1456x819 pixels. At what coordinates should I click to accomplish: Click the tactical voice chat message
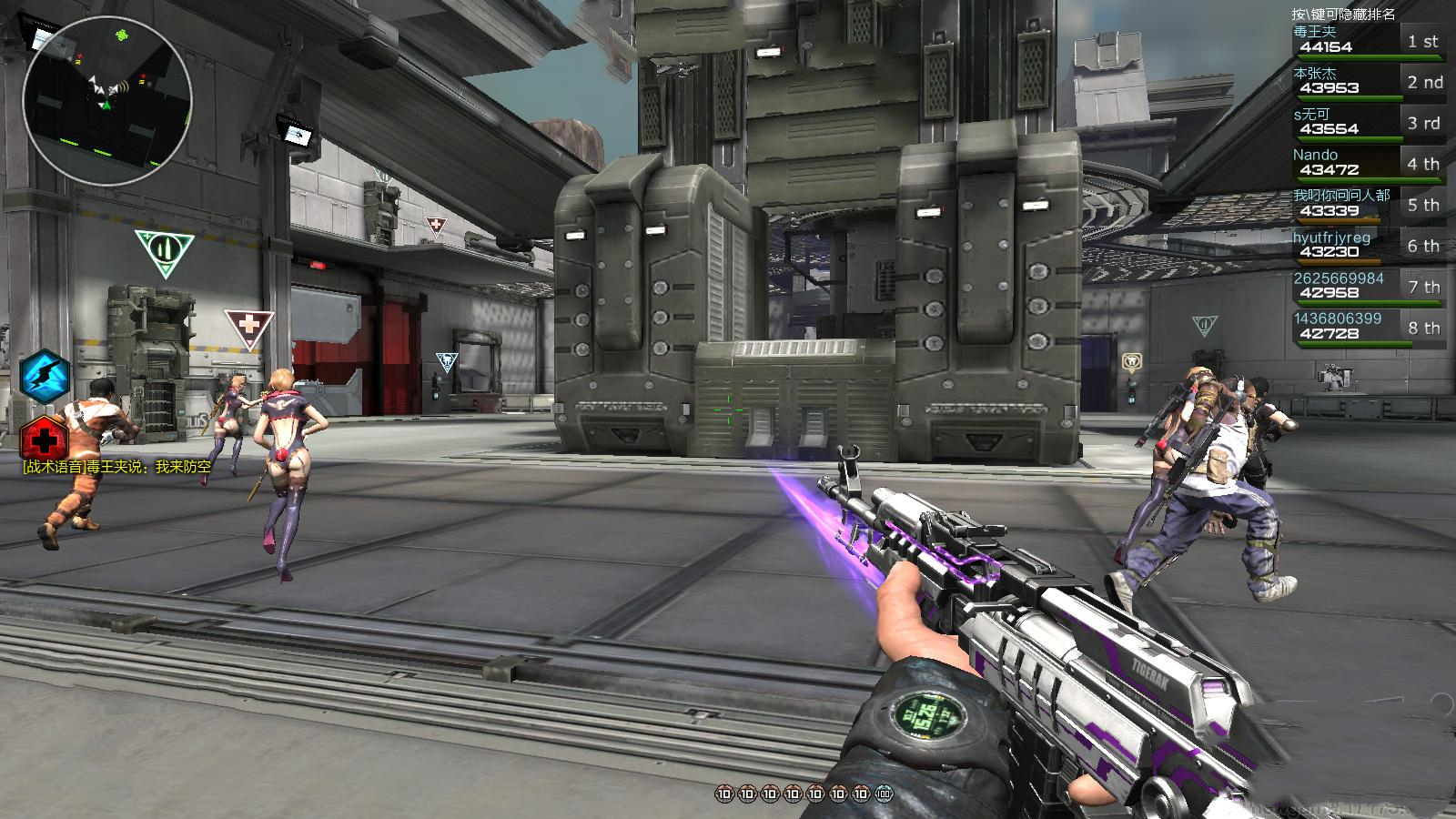point(116,467)
